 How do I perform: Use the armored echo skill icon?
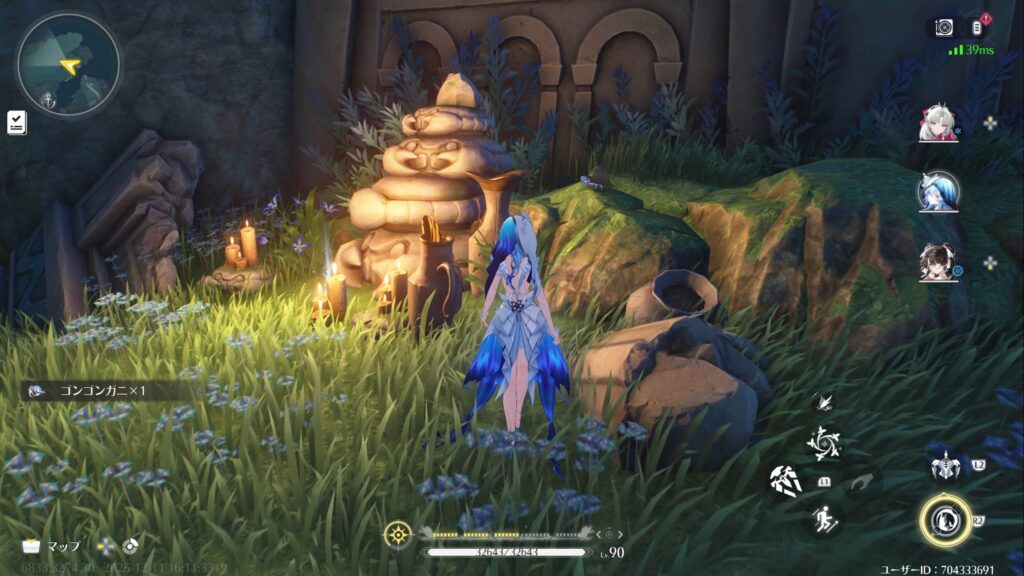(944, 467)
